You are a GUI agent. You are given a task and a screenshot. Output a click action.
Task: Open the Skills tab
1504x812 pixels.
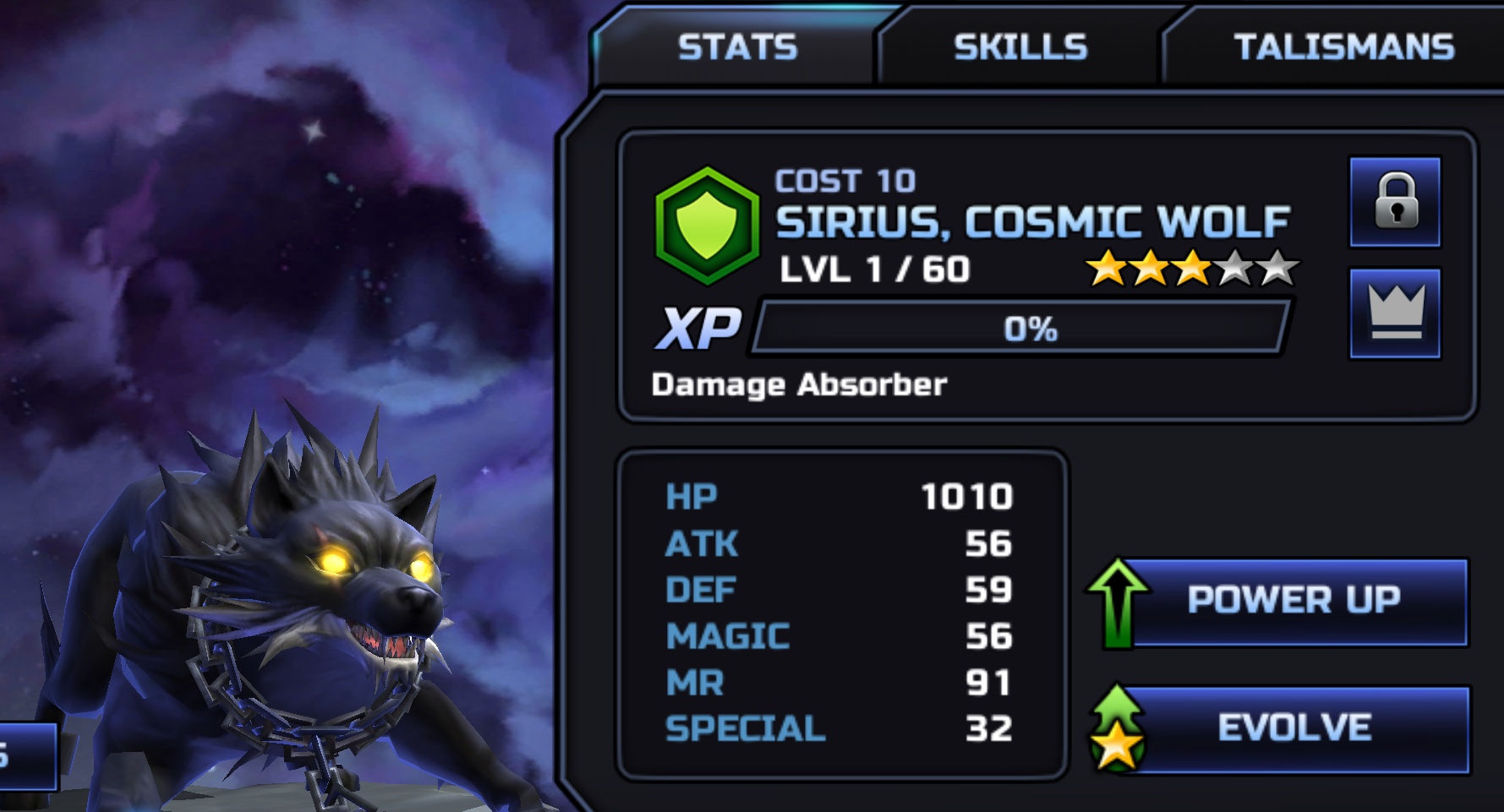click(x=1020, y=47)
